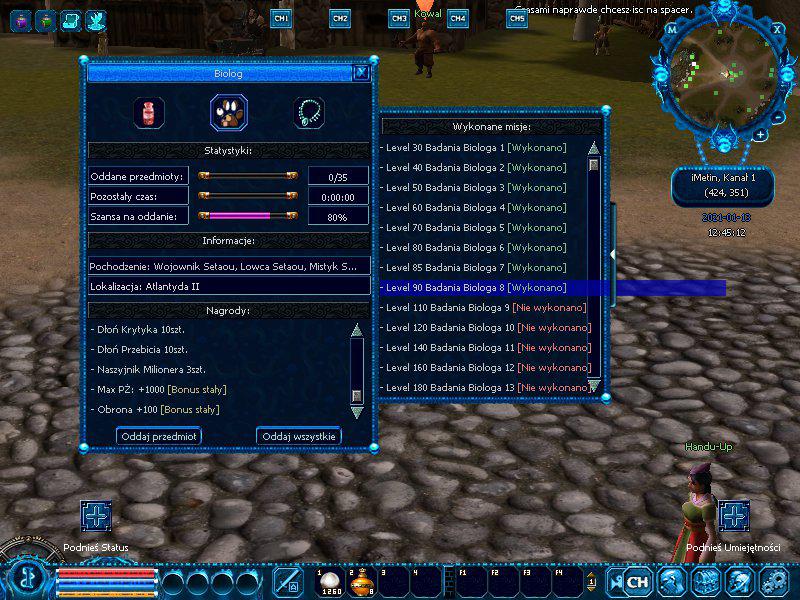Switch to channel CH1

click(281, 18)
